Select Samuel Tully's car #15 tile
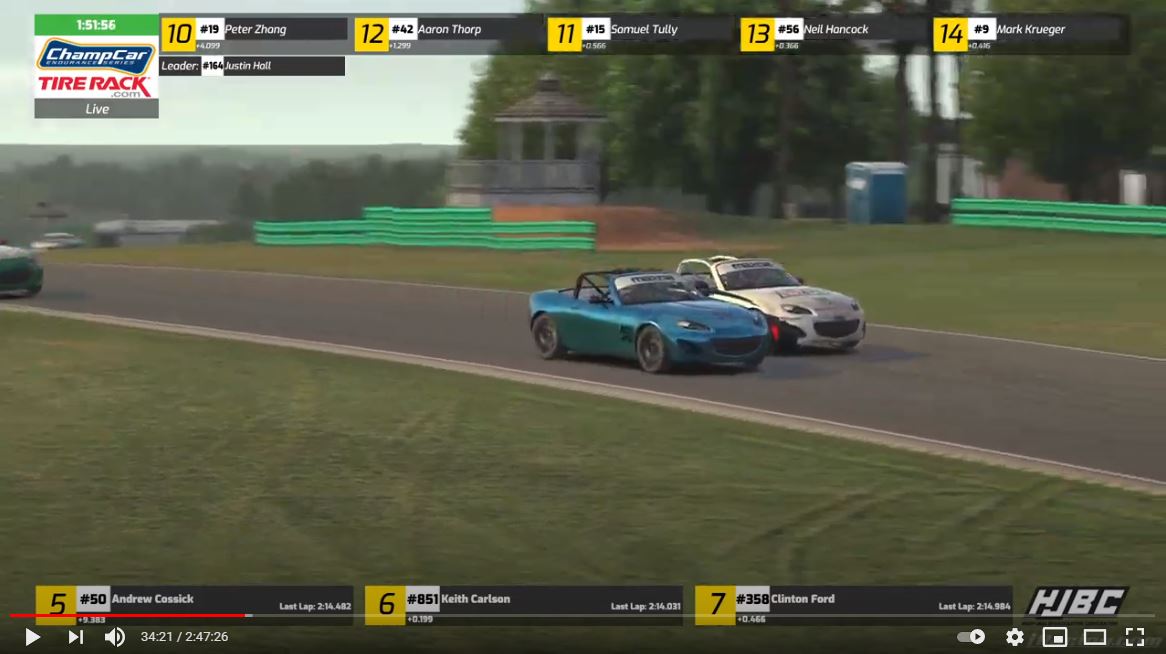Viewport: 1166px width, 654px height. [641, 33]
